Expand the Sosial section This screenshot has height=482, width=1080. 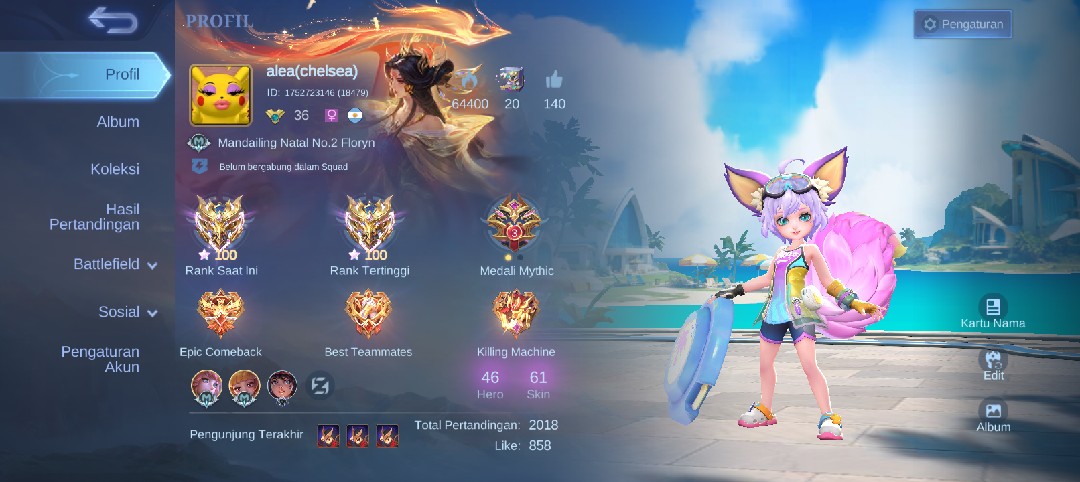tap(127, 312)
